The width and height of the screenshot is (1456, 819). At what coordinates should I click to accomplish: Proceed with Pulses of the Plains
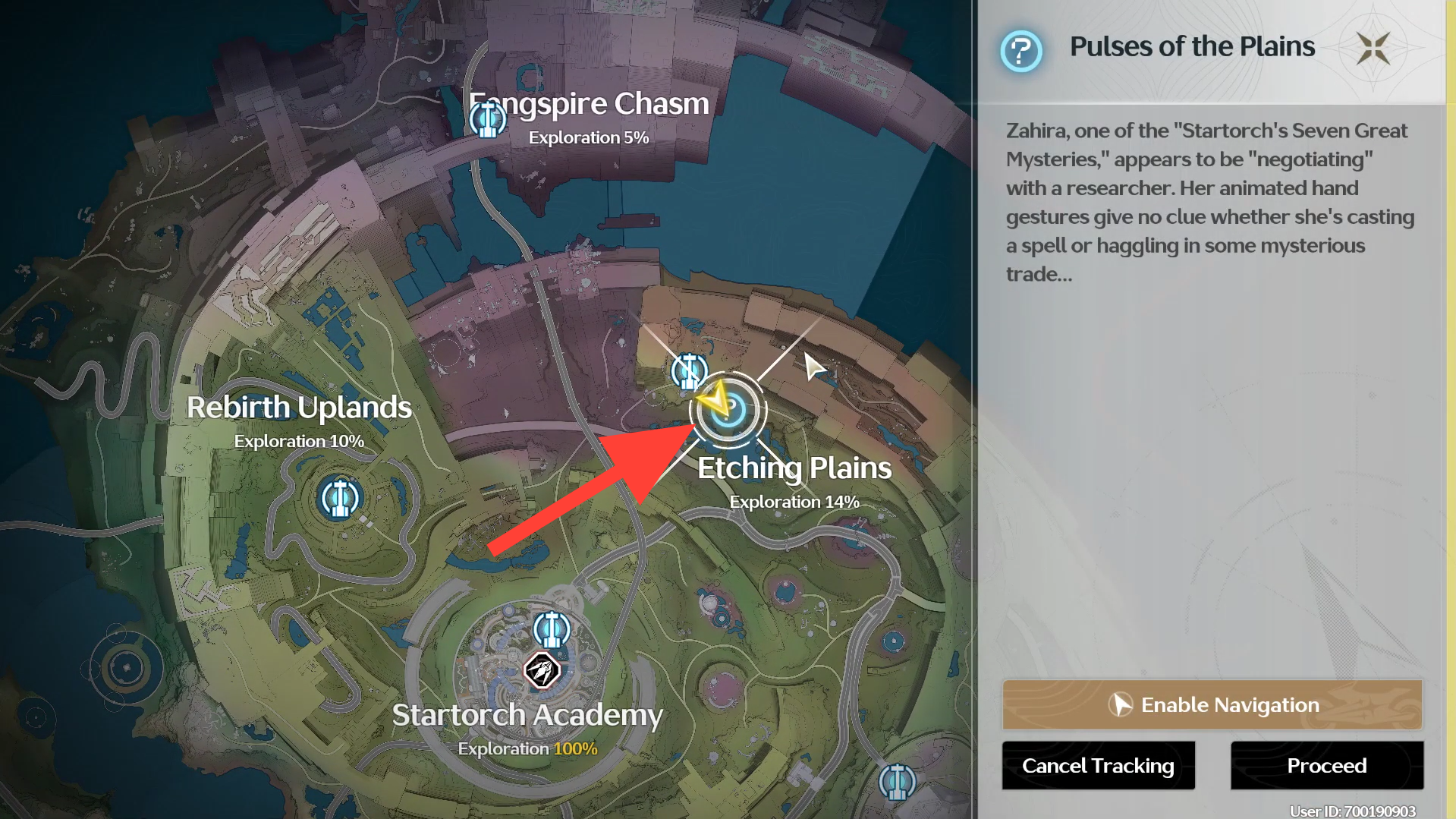tap(1326, 765)
